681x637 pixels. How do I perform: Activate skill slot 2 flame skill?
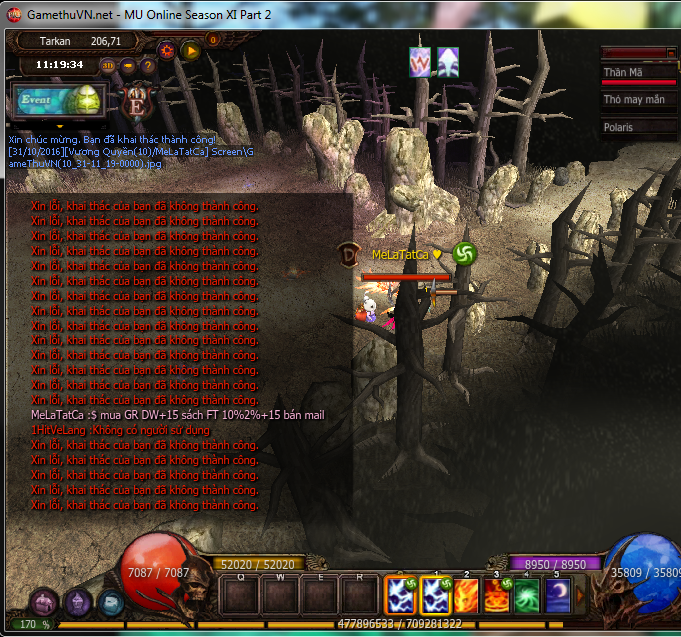pos(467,596)
